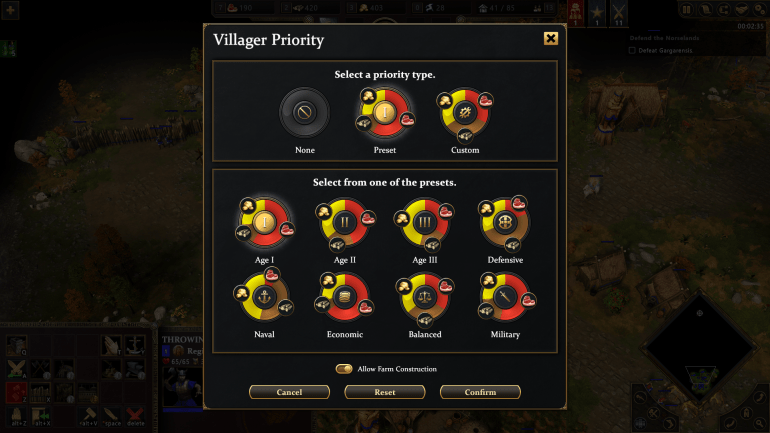Choose the Preset priority type
The width and height of the screenshot is (770, 433).
[x=385, y=113]
